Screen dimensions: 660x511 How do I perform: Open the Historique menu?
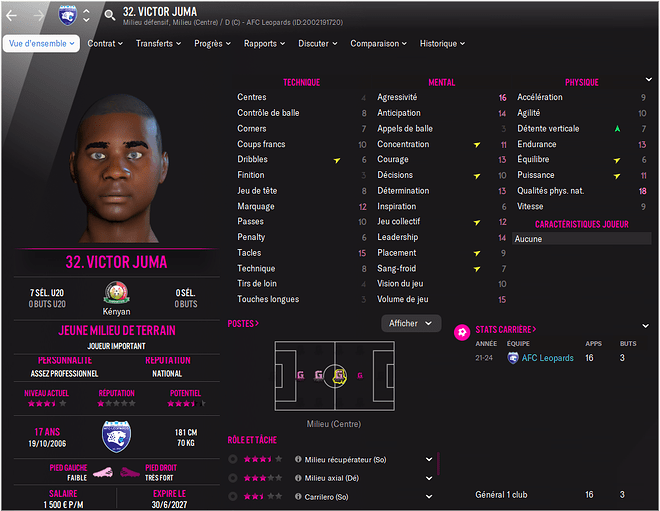pos(443,44)
